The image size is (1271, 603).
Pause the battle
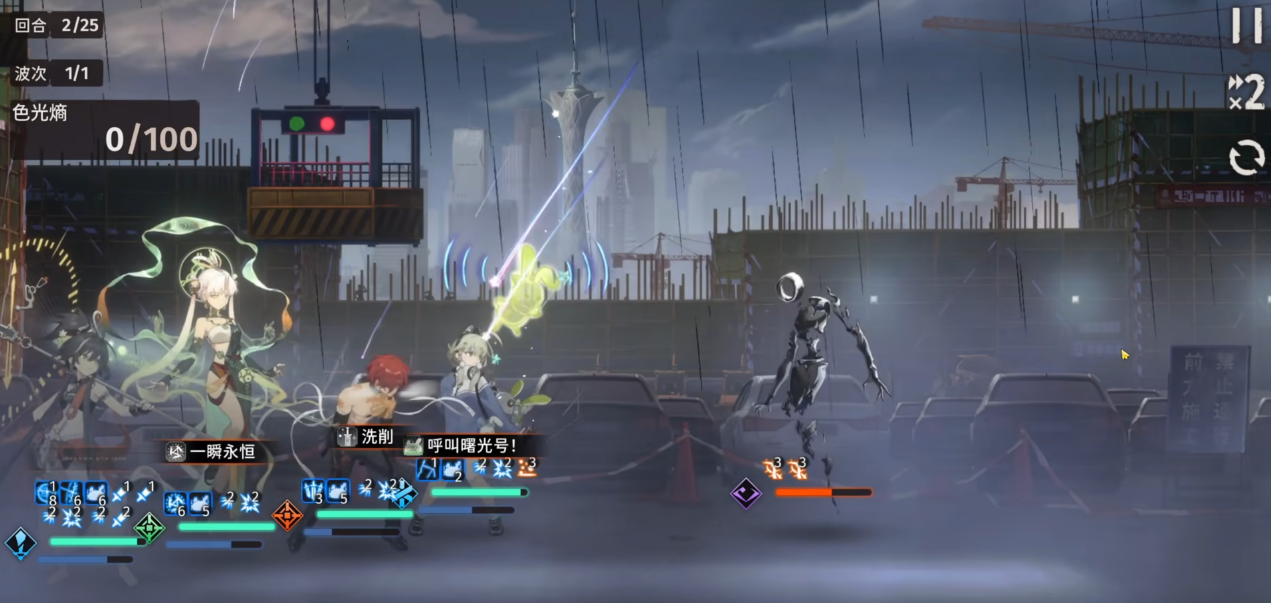(1246, 25)
